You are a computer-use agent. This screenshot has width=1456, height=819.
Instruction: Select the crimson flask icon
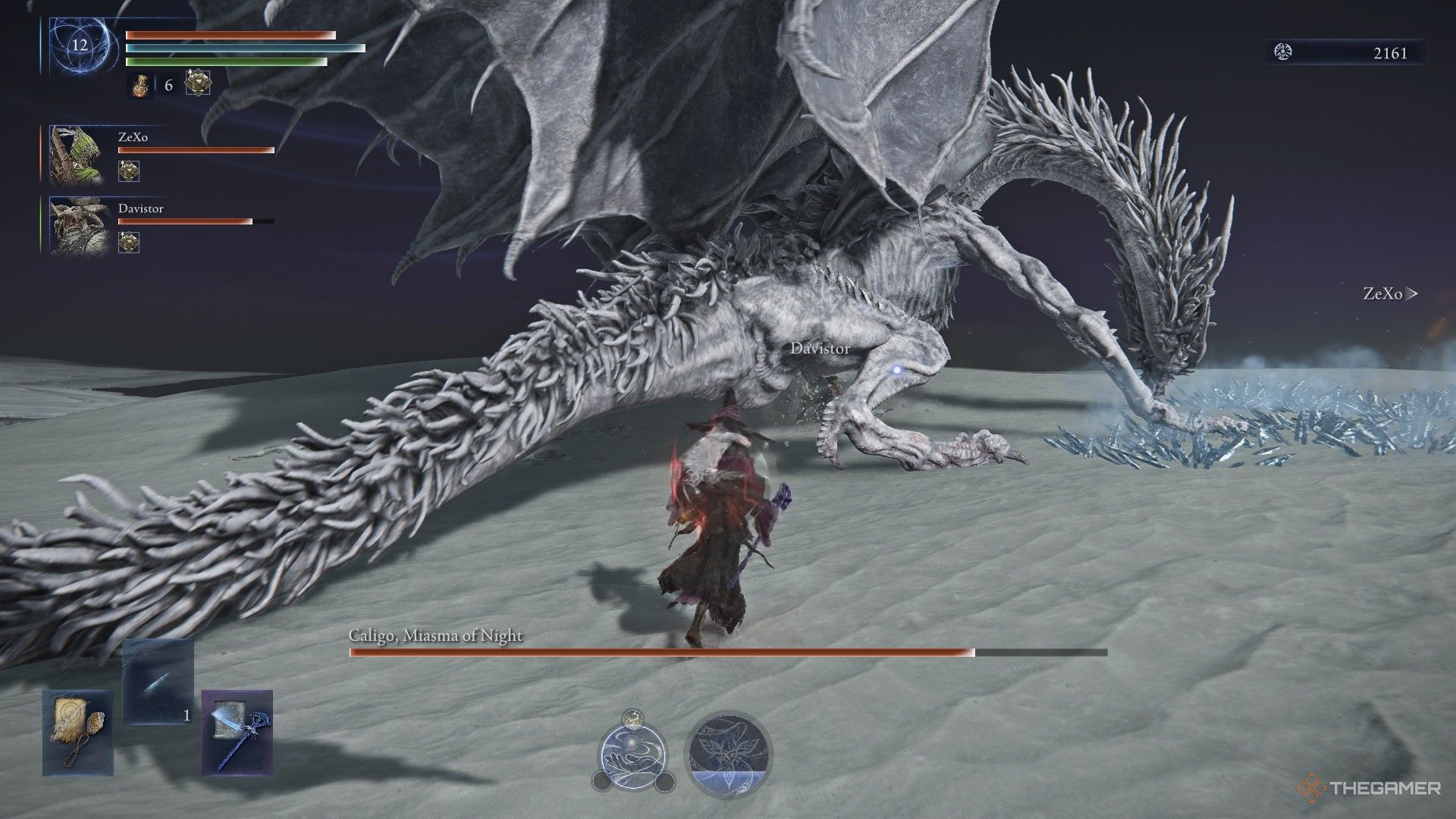click(140, 85)
